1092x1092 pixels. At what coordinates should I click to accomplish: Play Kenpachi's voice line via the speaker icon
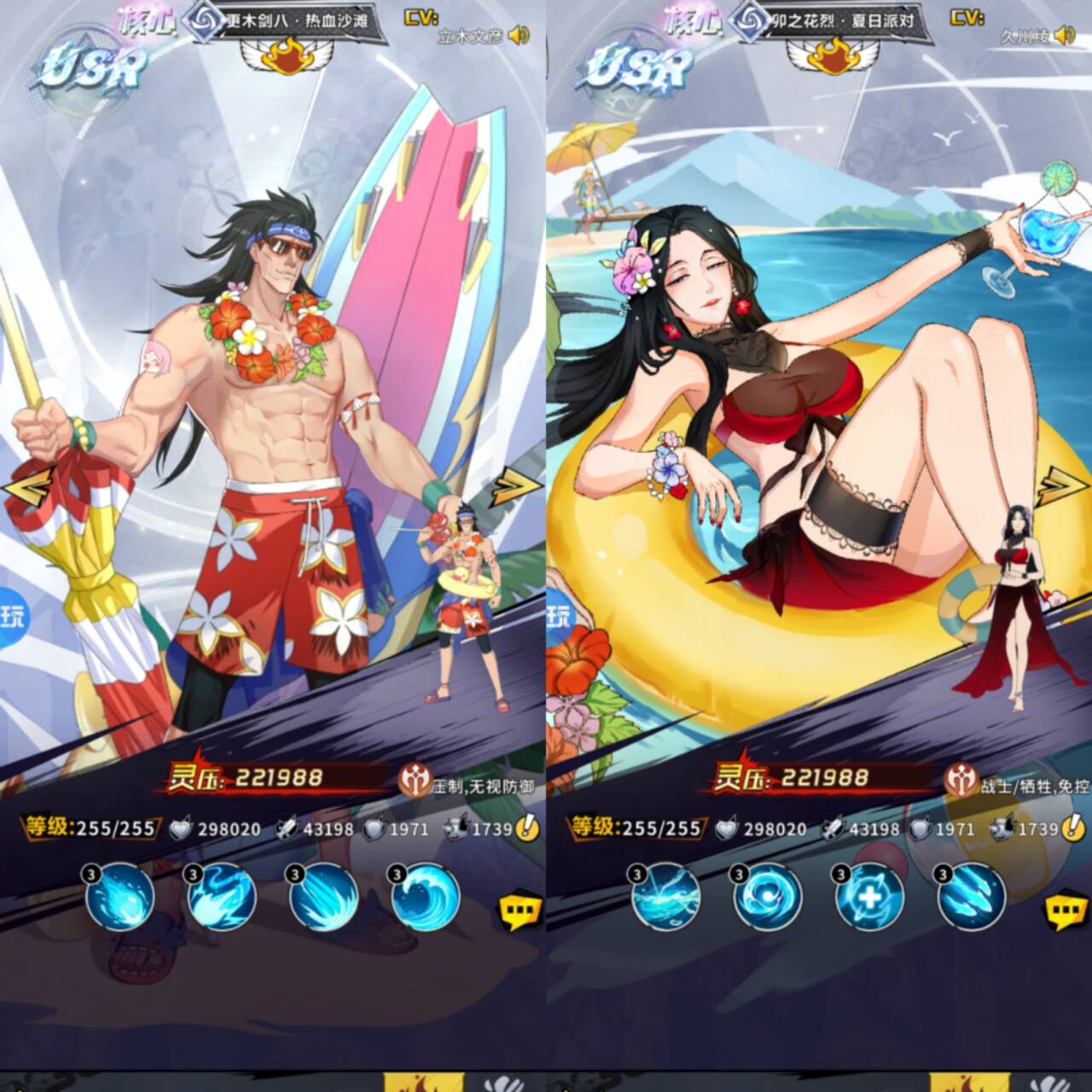[518, 35]
